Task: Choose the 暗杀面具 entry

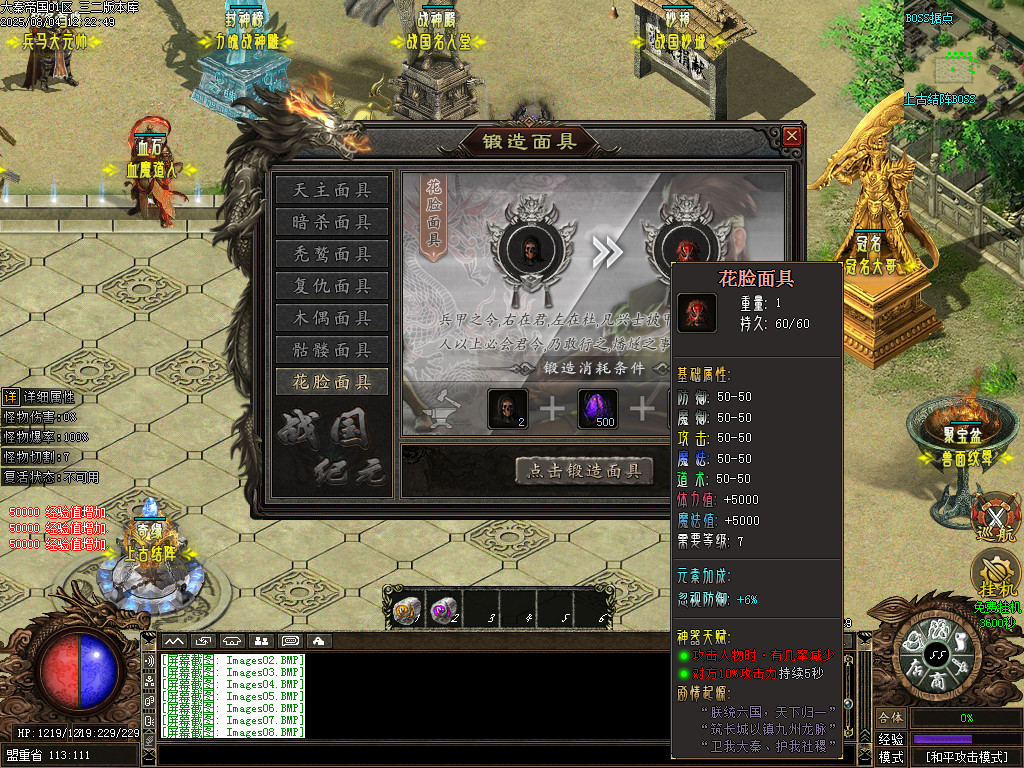Action: click(x=332, y=222)
